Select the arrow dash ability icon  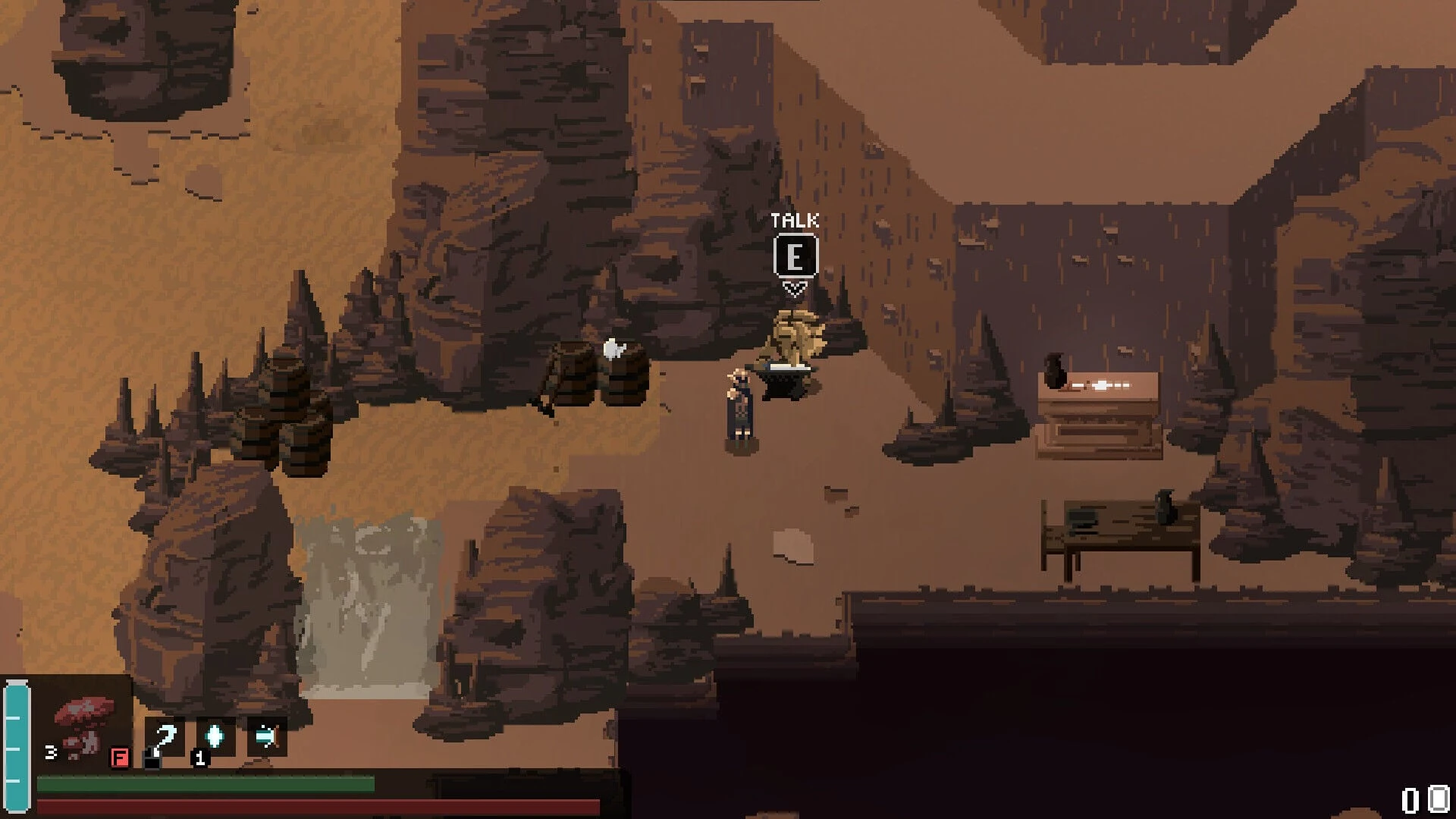267,737
